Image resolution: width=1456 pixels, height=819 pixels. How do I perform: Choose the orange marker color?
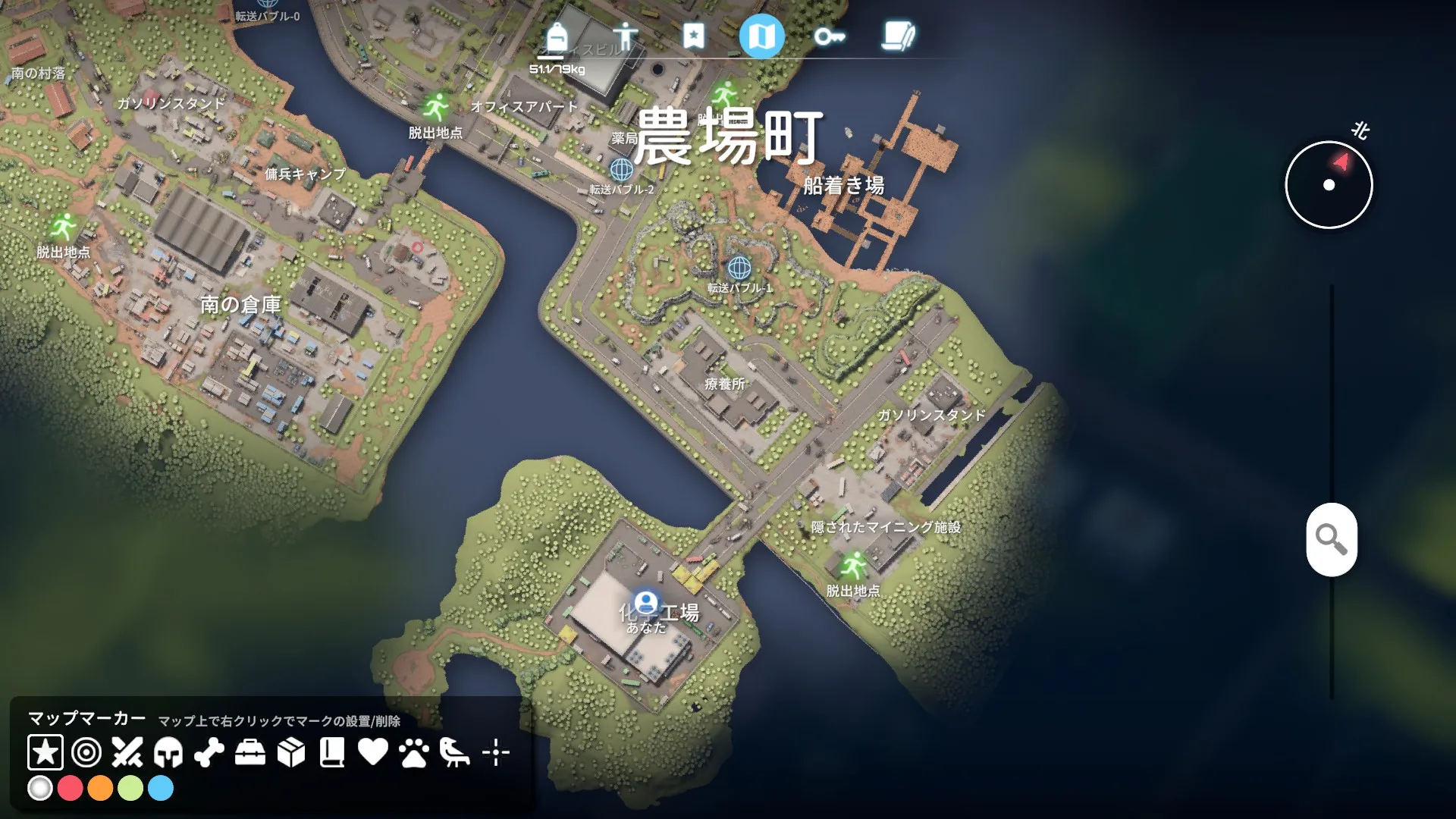[100, 789]
